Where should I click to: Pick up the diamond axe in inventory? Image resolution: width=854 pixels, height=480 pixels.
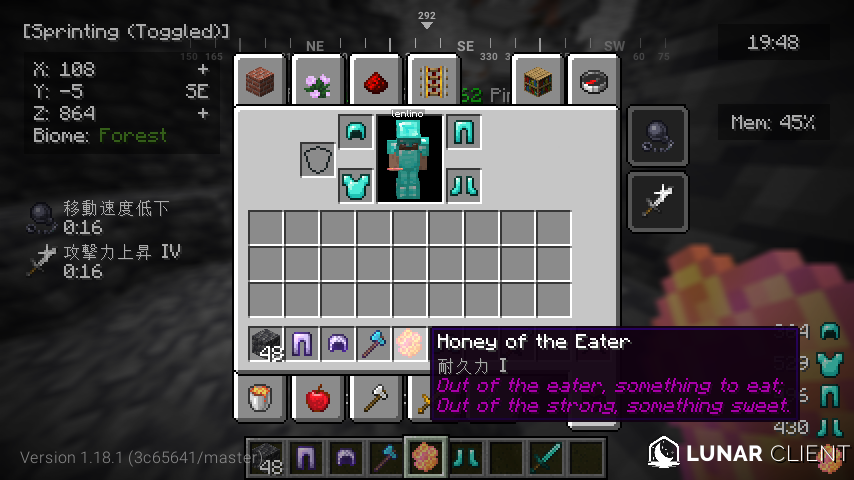[x=374, y=343]
